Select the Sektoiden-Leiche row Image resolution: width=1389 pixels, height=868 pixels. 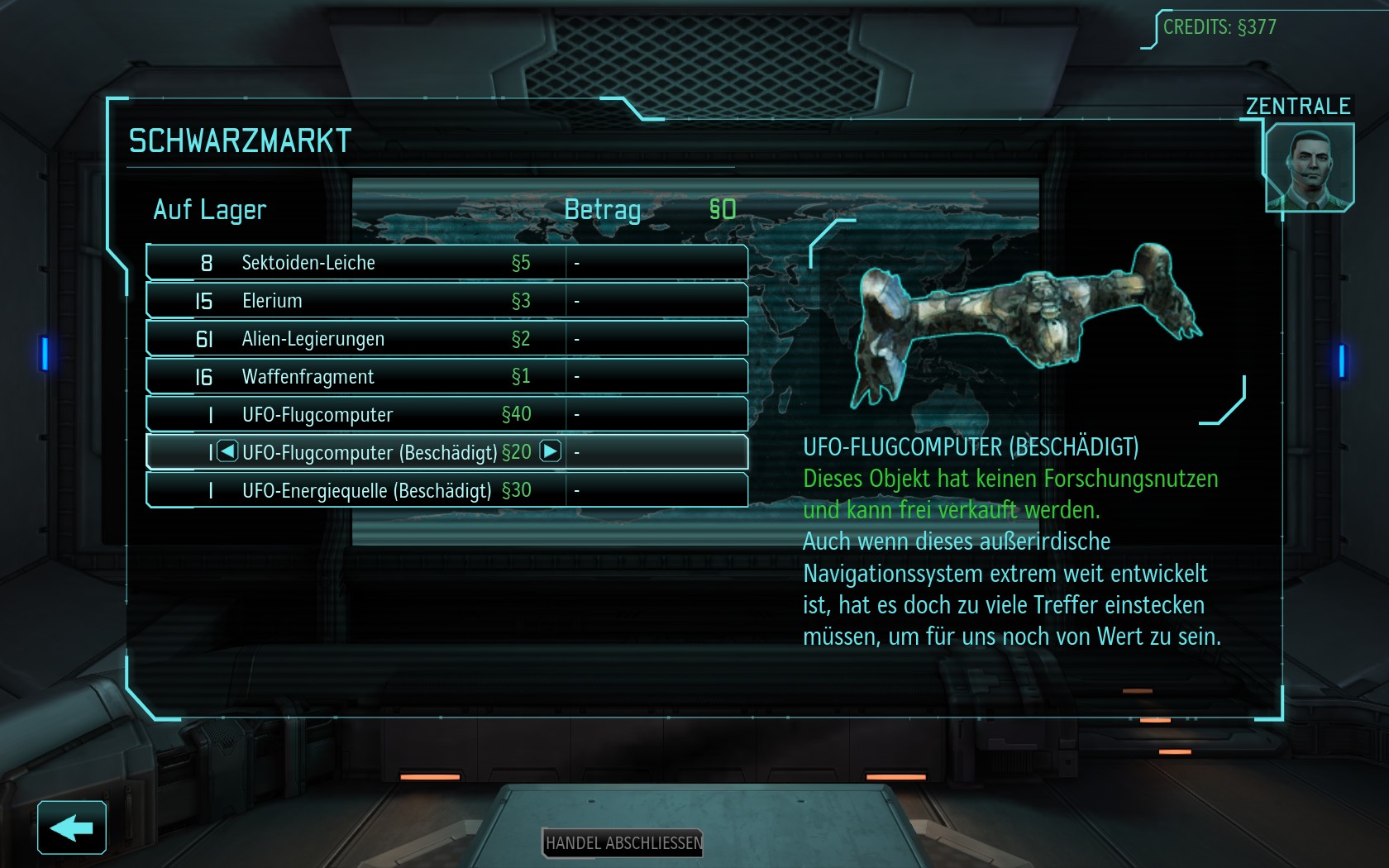pos(446,263)
